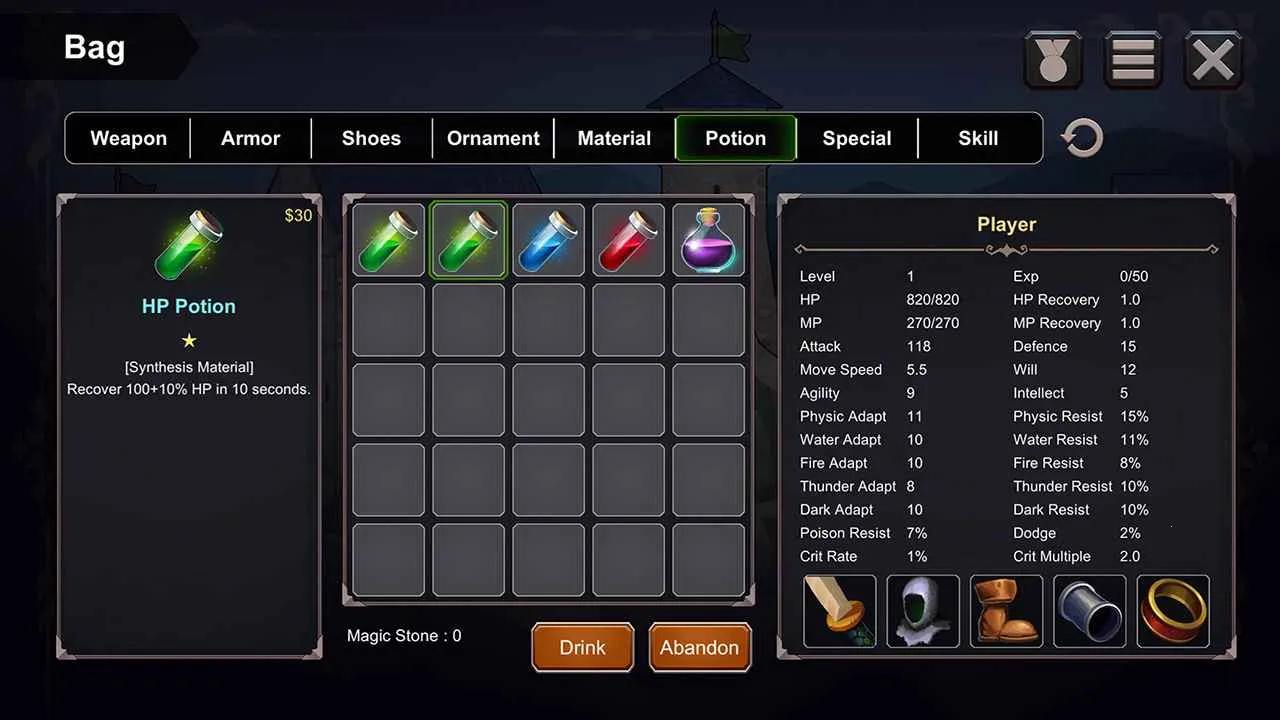Select the purple round flask slot
The height and width of the screenshot is (720, 1280).
709,240
